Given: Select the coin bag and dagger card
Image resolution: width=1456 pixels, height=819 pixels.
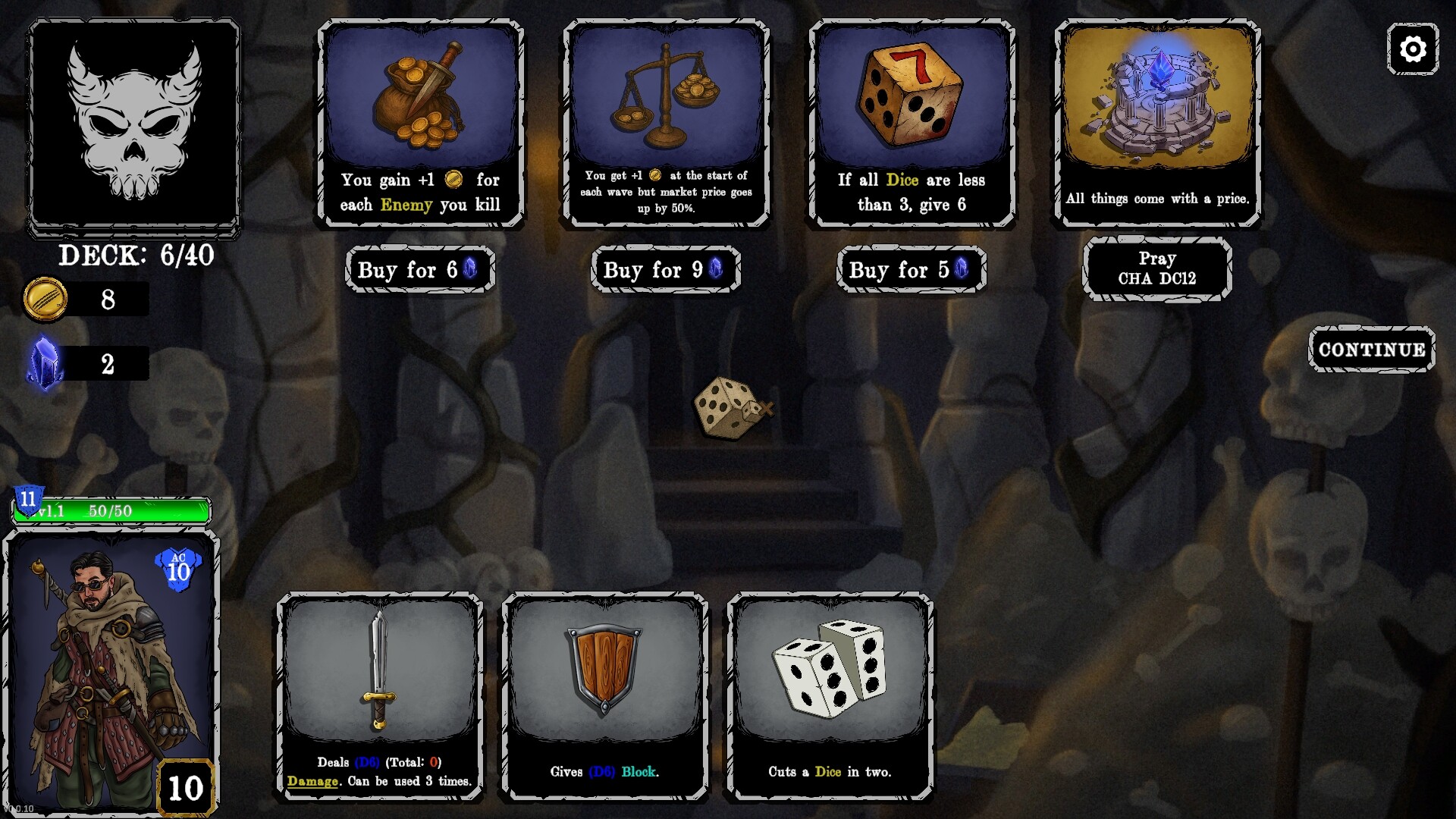Looking at the screenshot, I should point(421,123).
